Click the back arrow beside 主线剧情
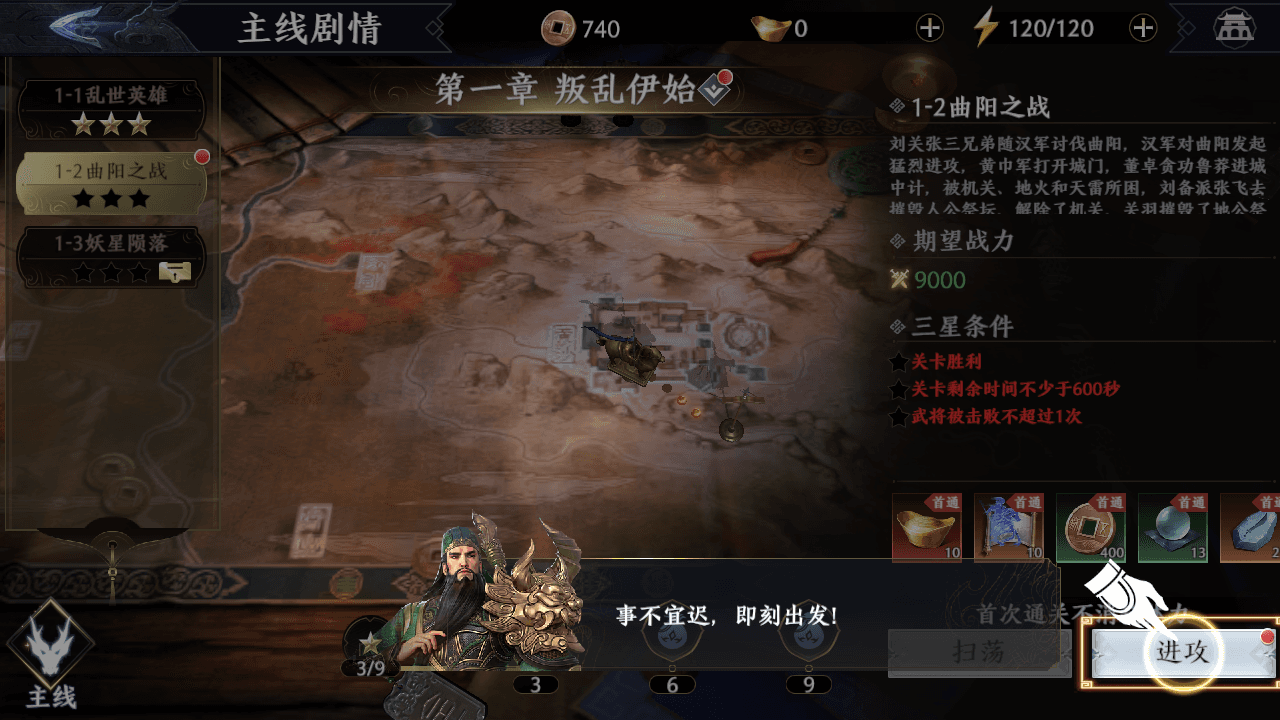This screenshot has height=720, width=1280. (75, 25)
